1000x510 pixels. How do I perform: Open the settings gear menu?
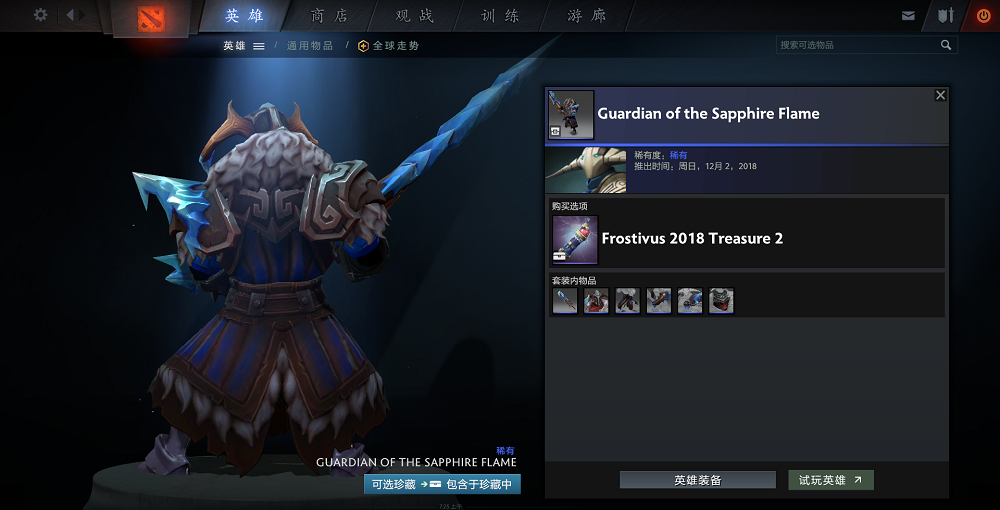pyautogui.click(x=41, y=15)
